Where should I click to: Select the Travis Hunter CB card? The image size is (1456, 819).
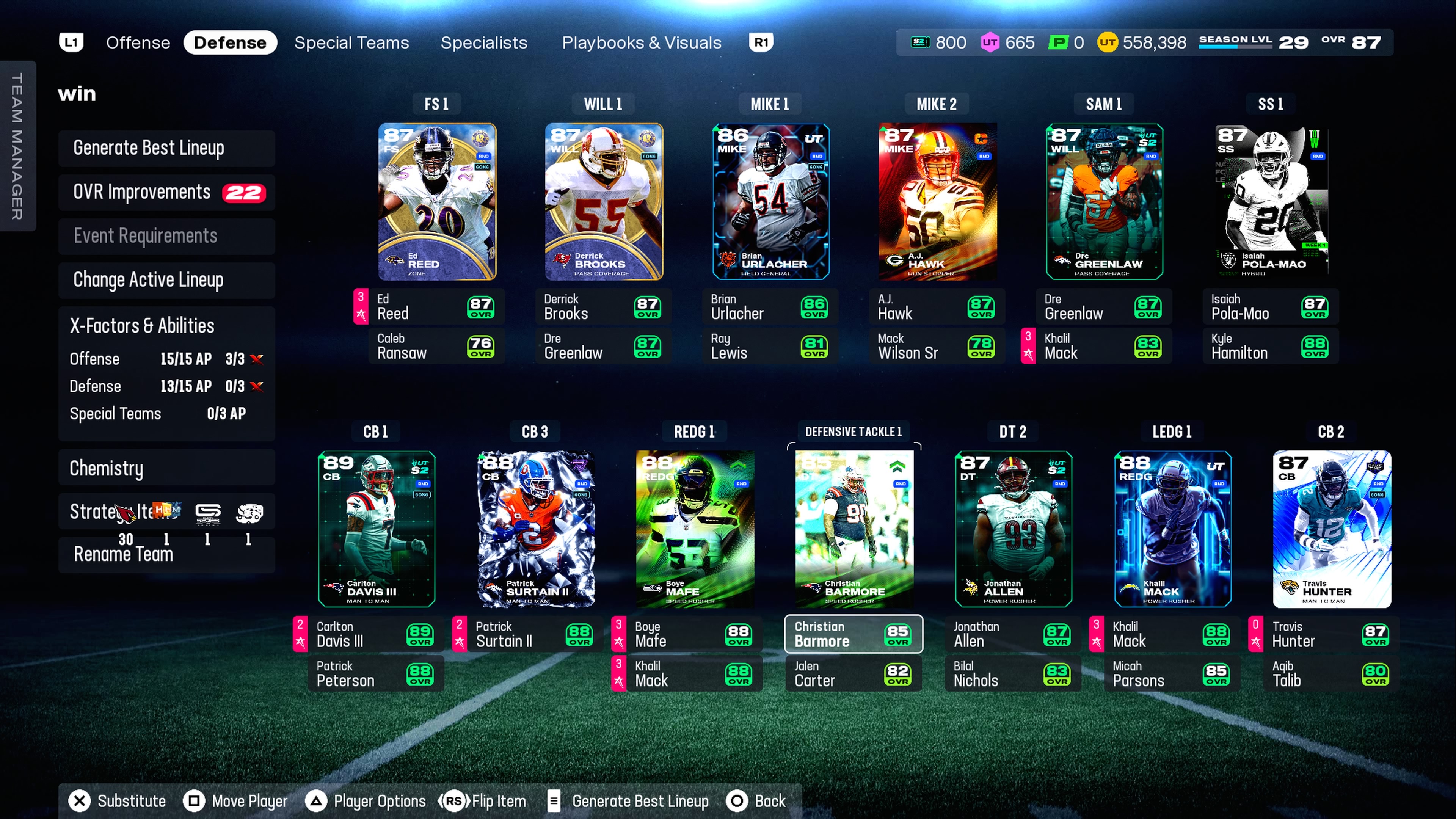(1331, 529)
